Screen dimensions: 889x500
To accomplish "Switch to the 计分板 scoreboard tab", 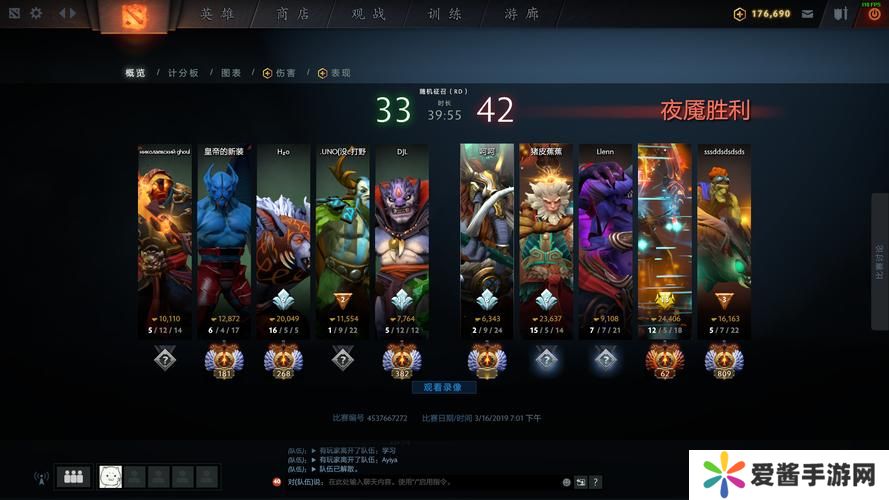I will [x=183, y=73].
